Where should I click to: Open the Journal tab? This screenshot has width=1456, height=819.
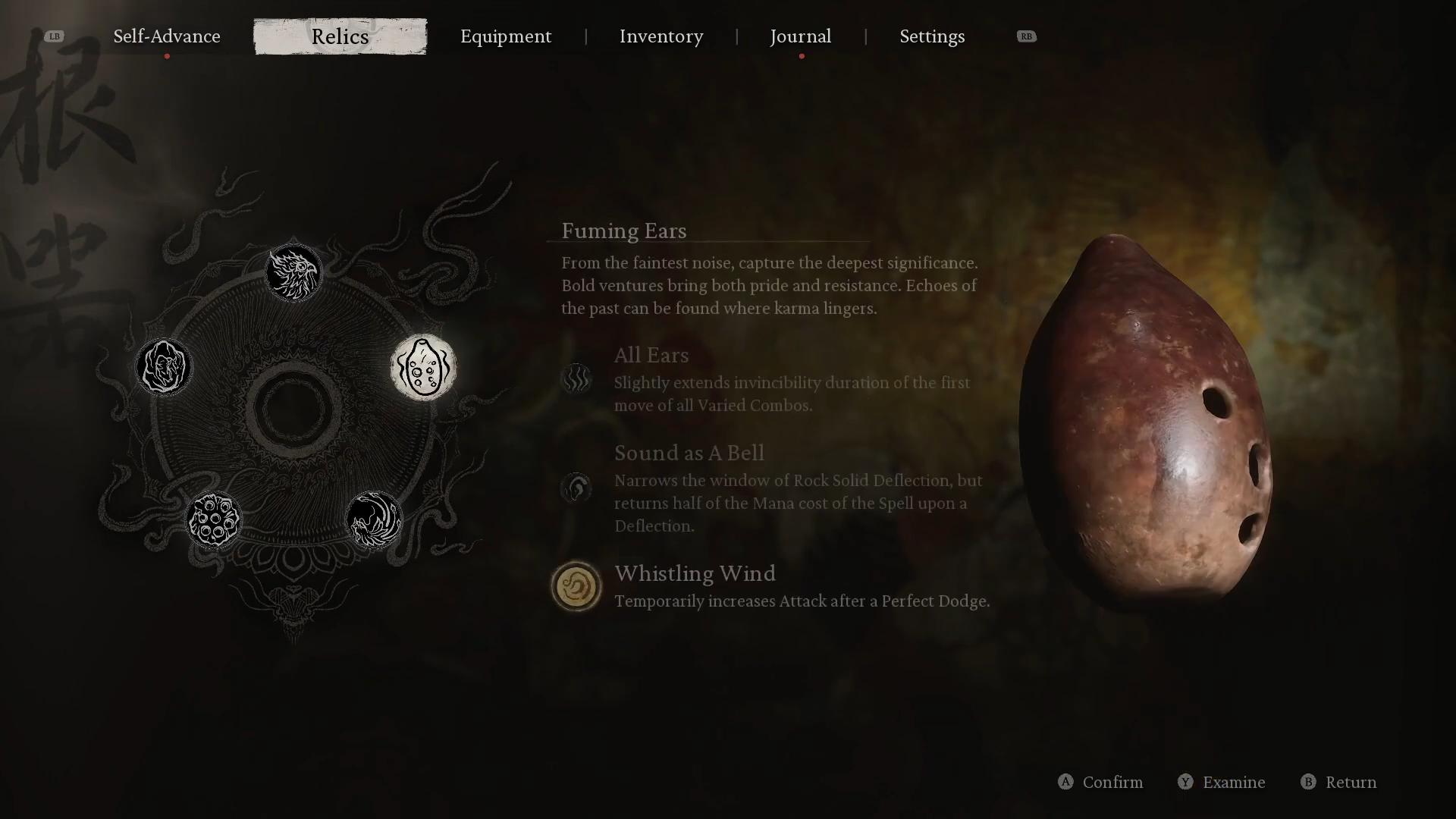[801, 36]
